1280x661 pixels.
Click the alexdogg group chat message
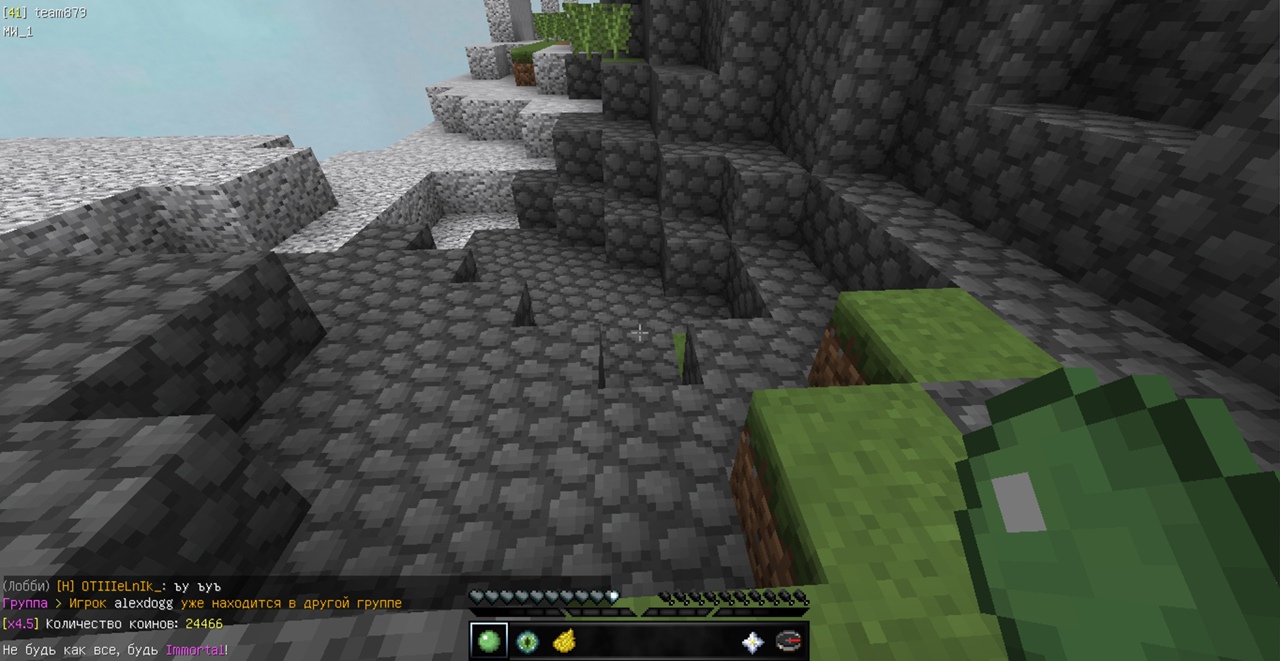click(x=202, y=603)
